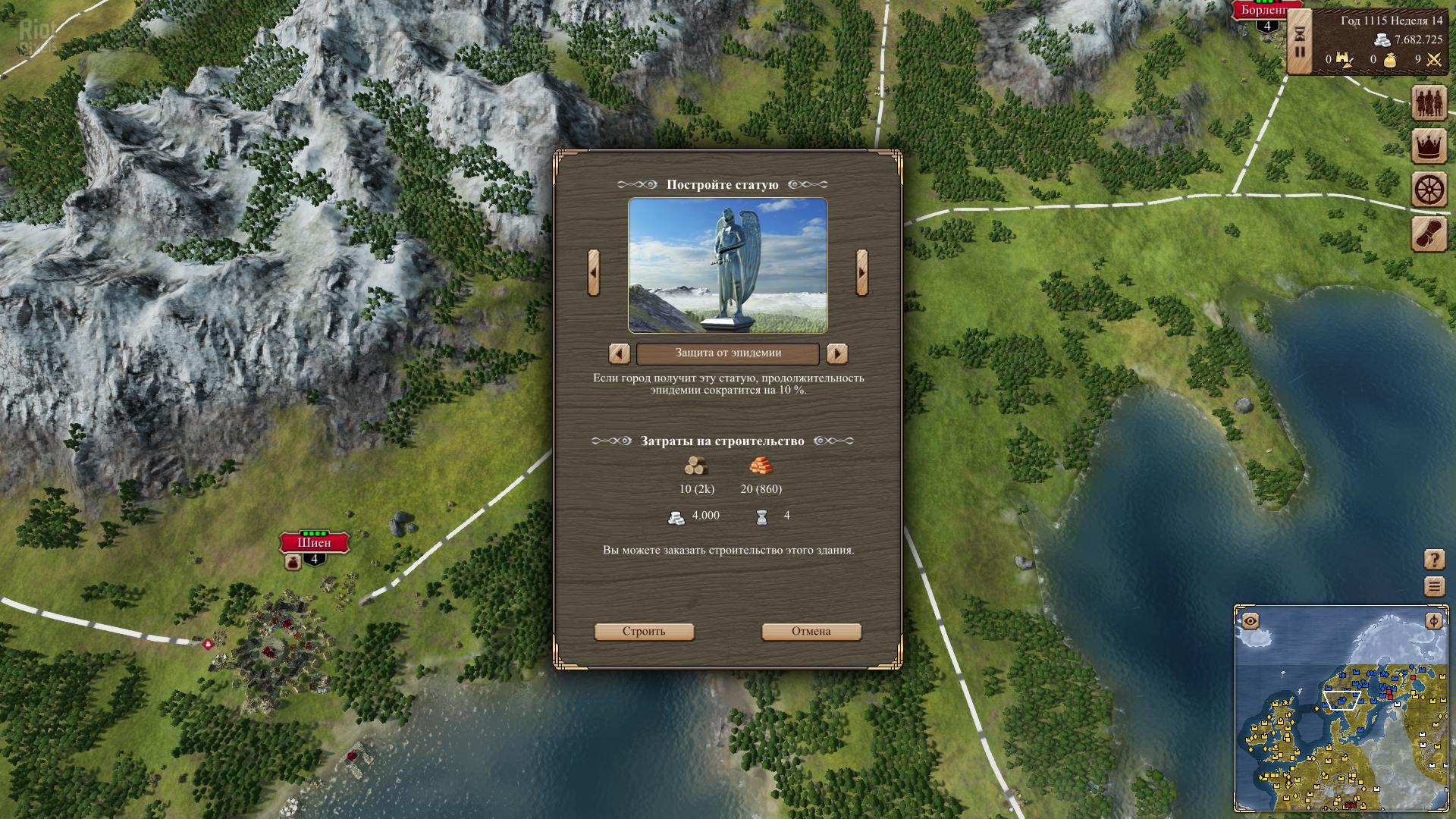
Task: Open the wagon wheel menu
Action: click(x=1429, y=190)
